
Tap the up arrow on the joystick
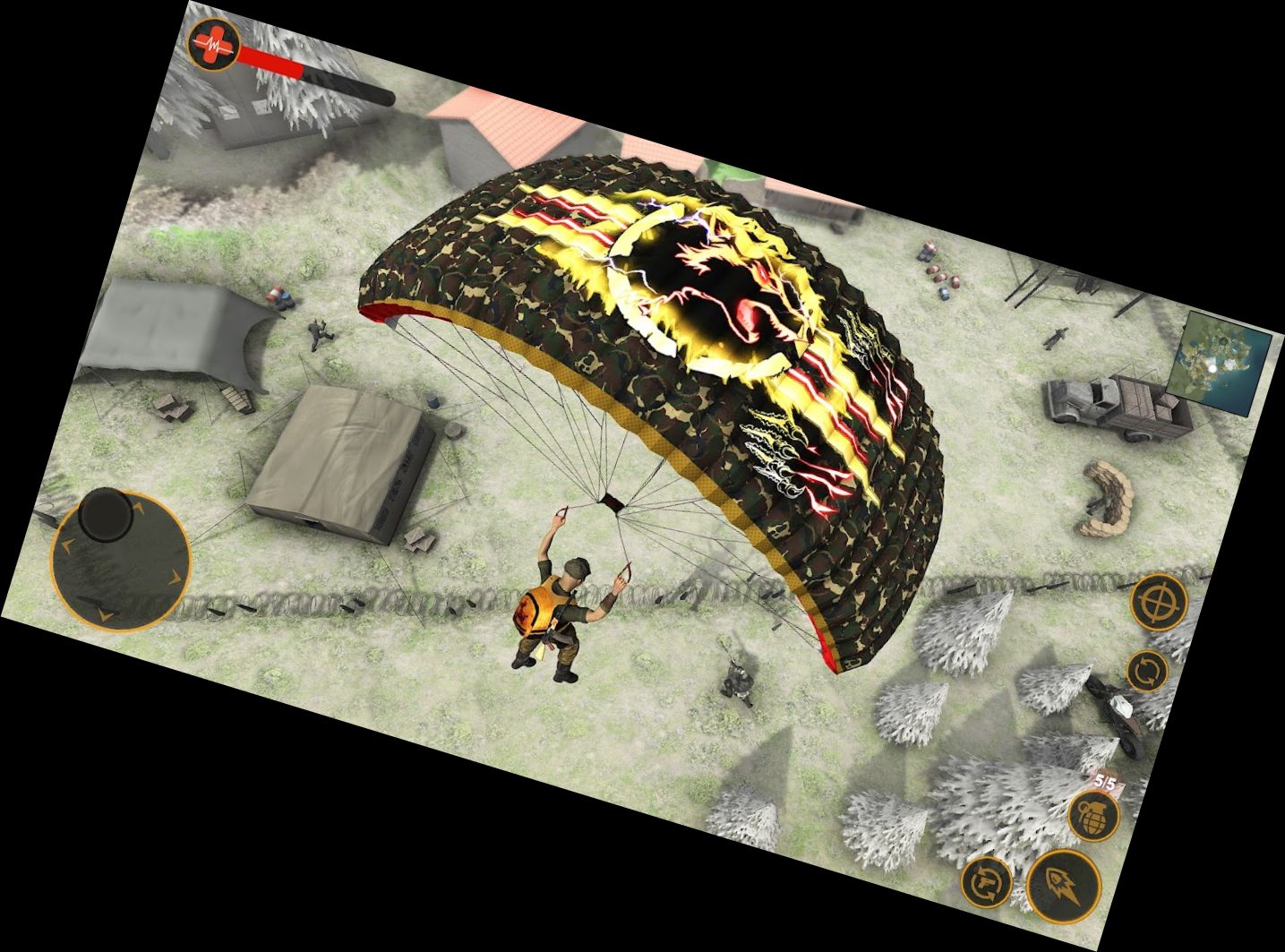(x=137, y=509)
